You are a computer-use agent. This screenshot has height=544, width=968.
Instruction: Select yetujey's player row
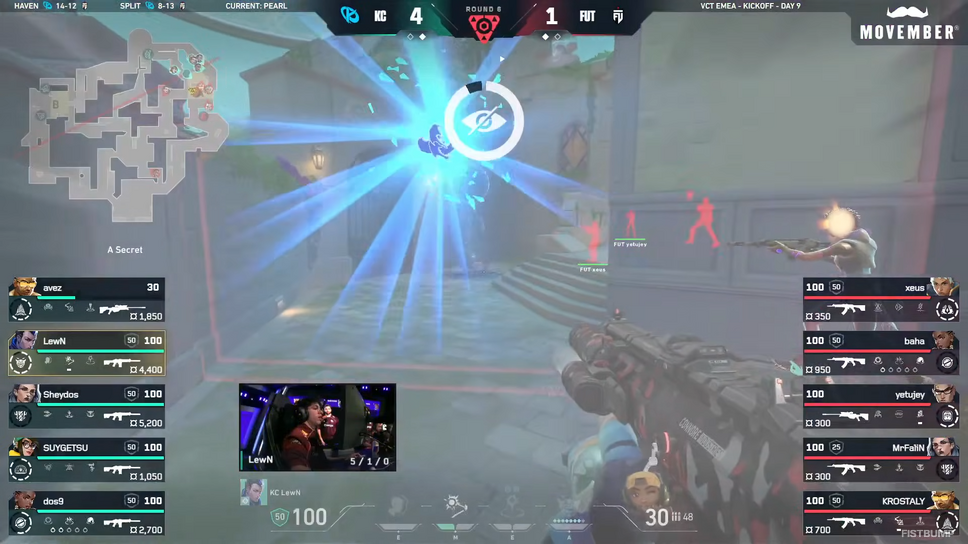[x=881, y=406]
